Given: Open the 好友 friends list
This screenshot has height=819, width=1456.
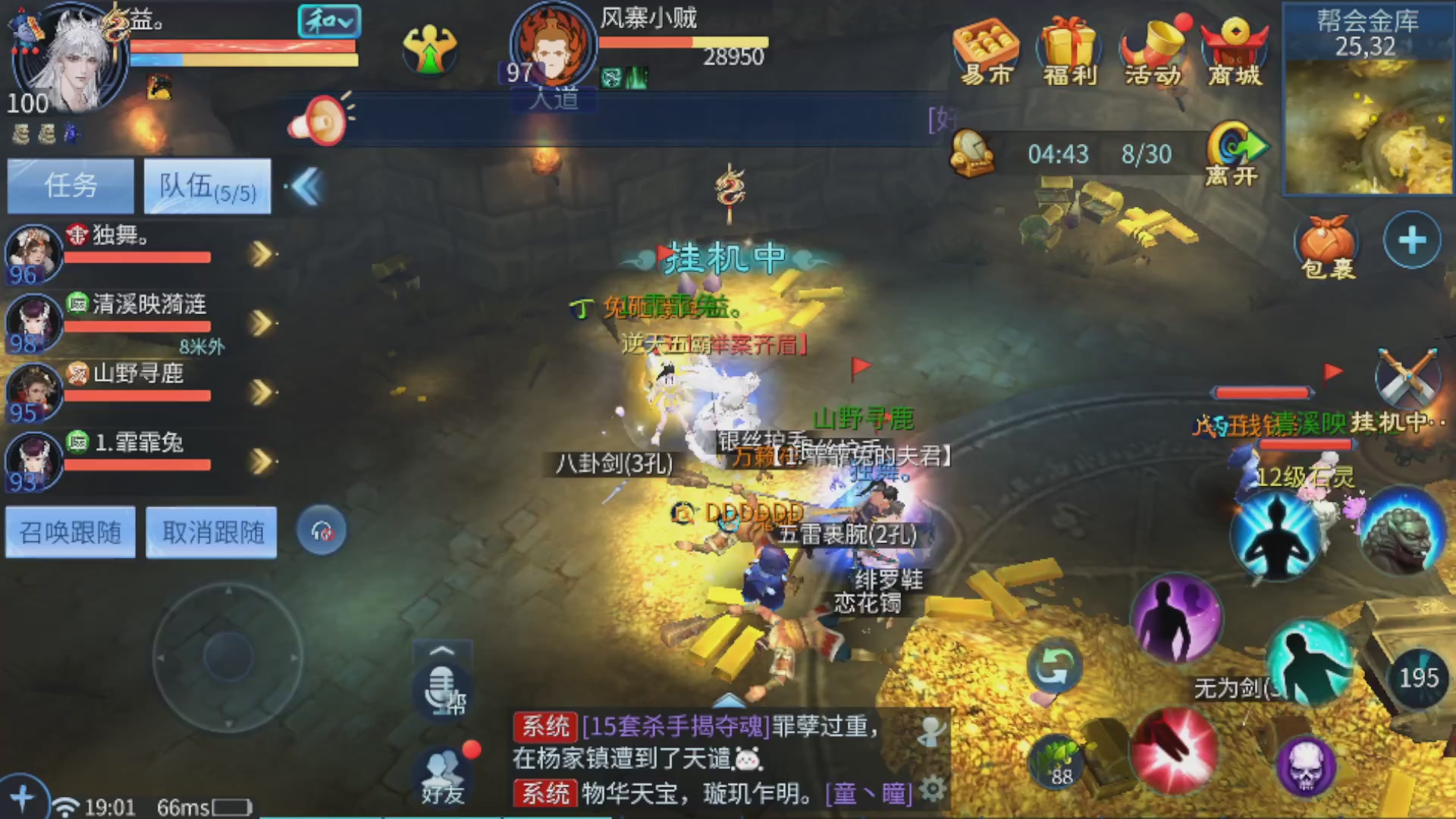Looking at the screenshot, I should point(444,773).
